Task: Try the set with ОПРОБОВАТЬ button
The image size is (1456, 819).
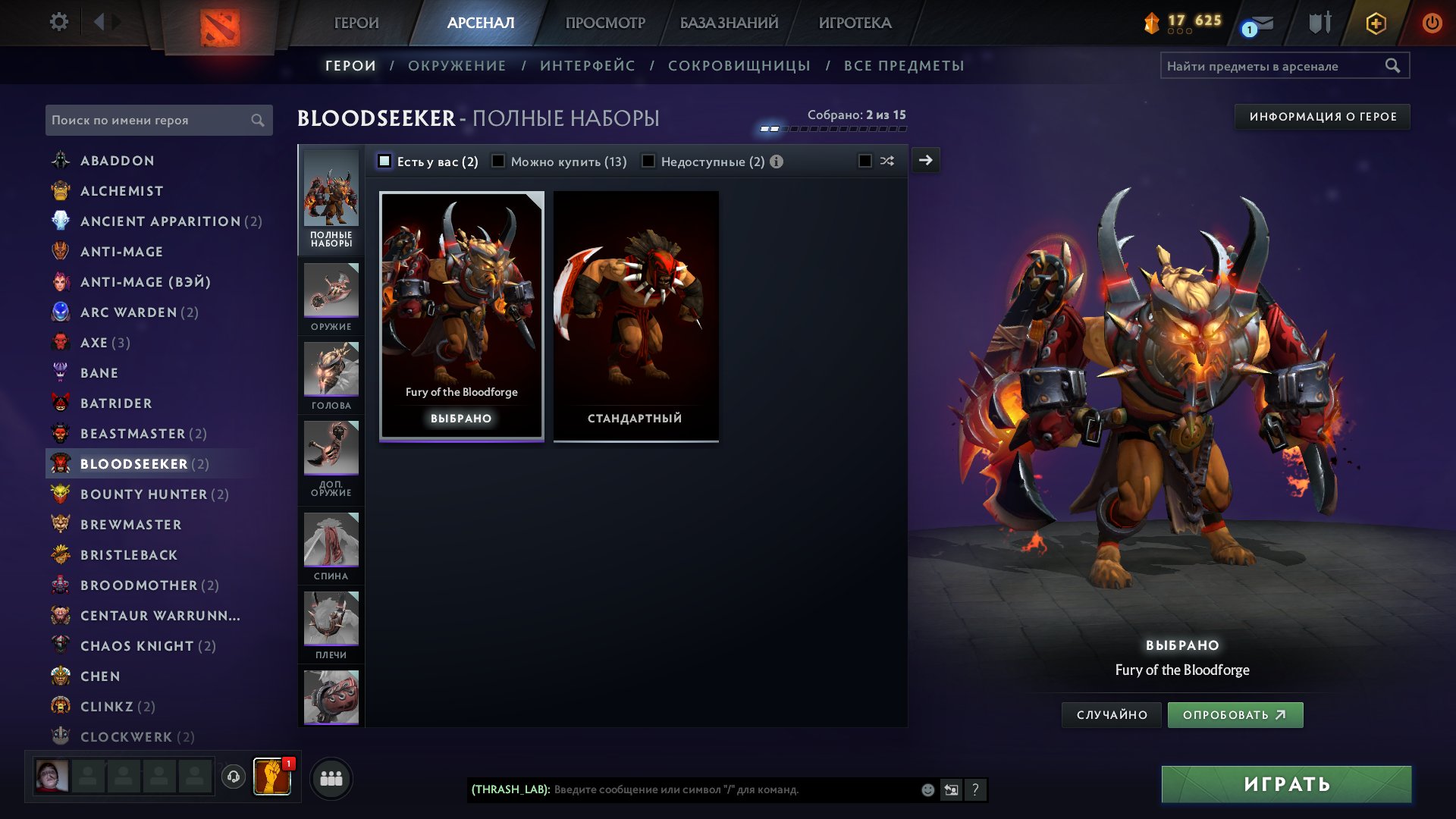Action: click(1235, 715)
